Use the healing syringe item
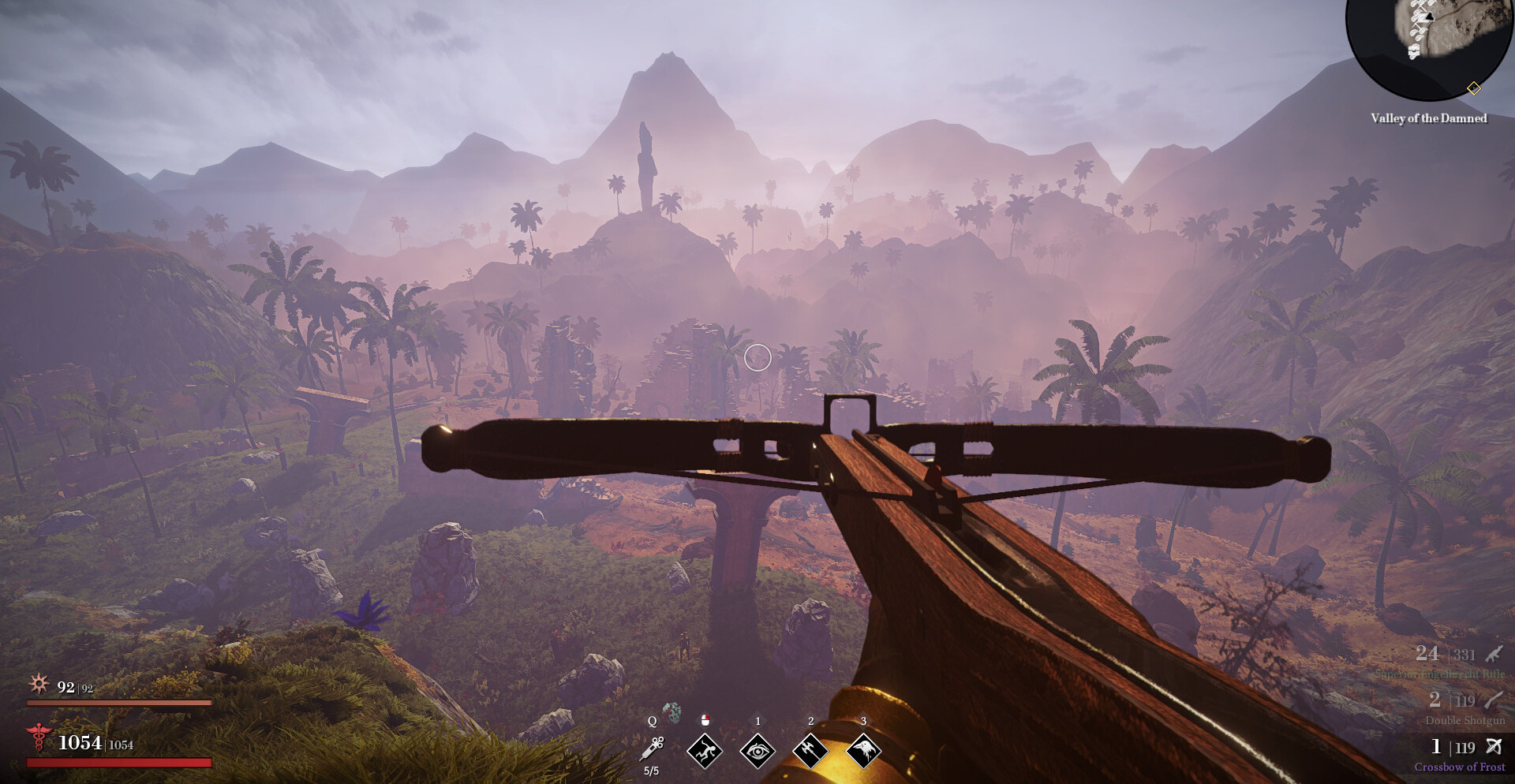This screenshot has width=1515, height=784. [x=653, y=748]
